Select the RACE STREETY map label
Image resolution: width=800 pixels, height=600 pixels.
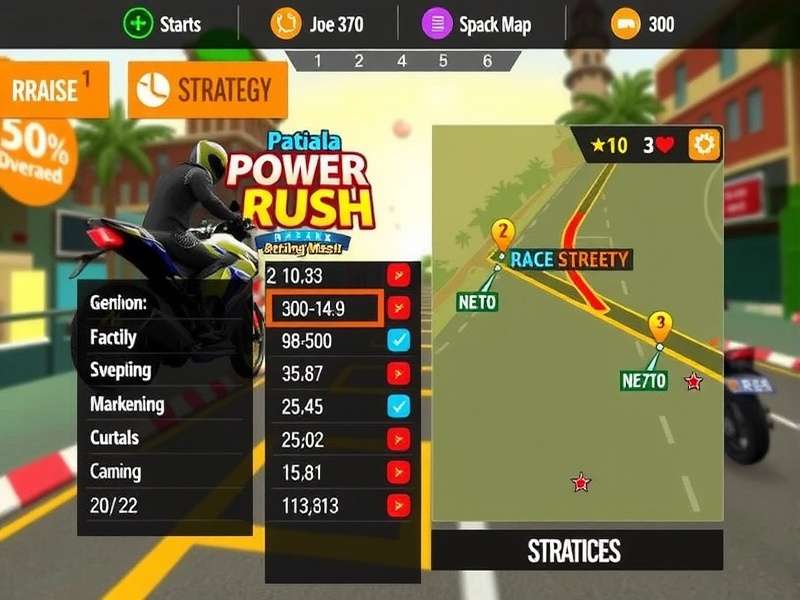point(569,260)
